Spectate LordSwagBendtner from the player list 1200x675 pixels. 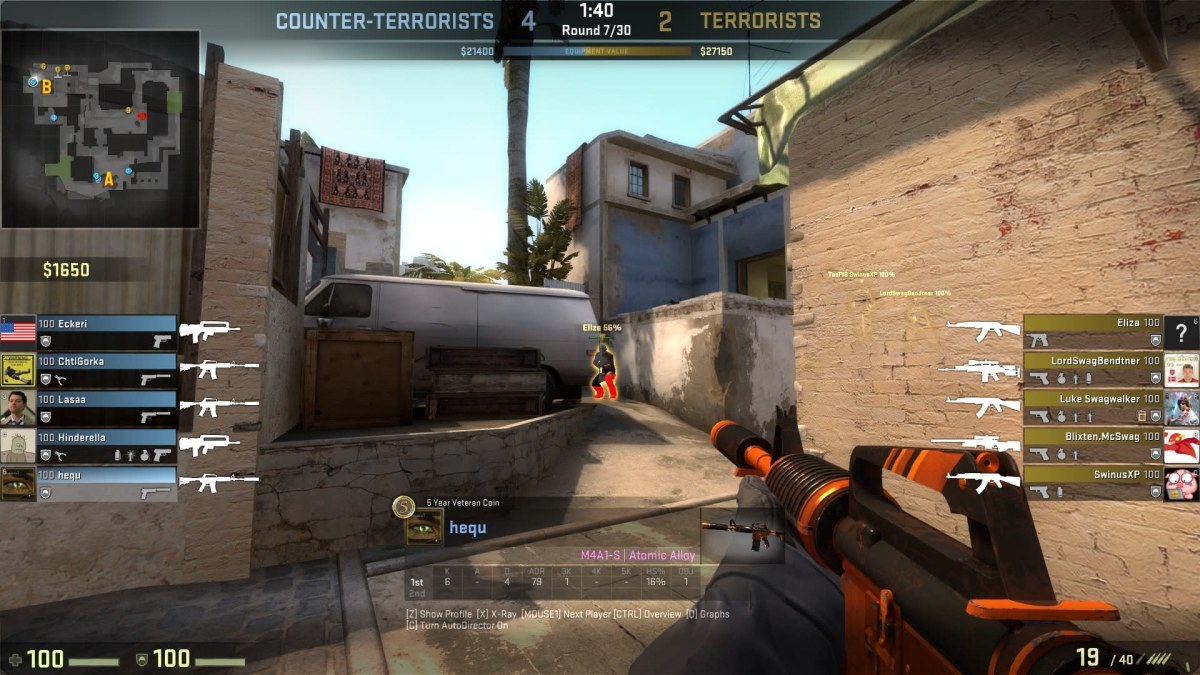point(1092,370)
